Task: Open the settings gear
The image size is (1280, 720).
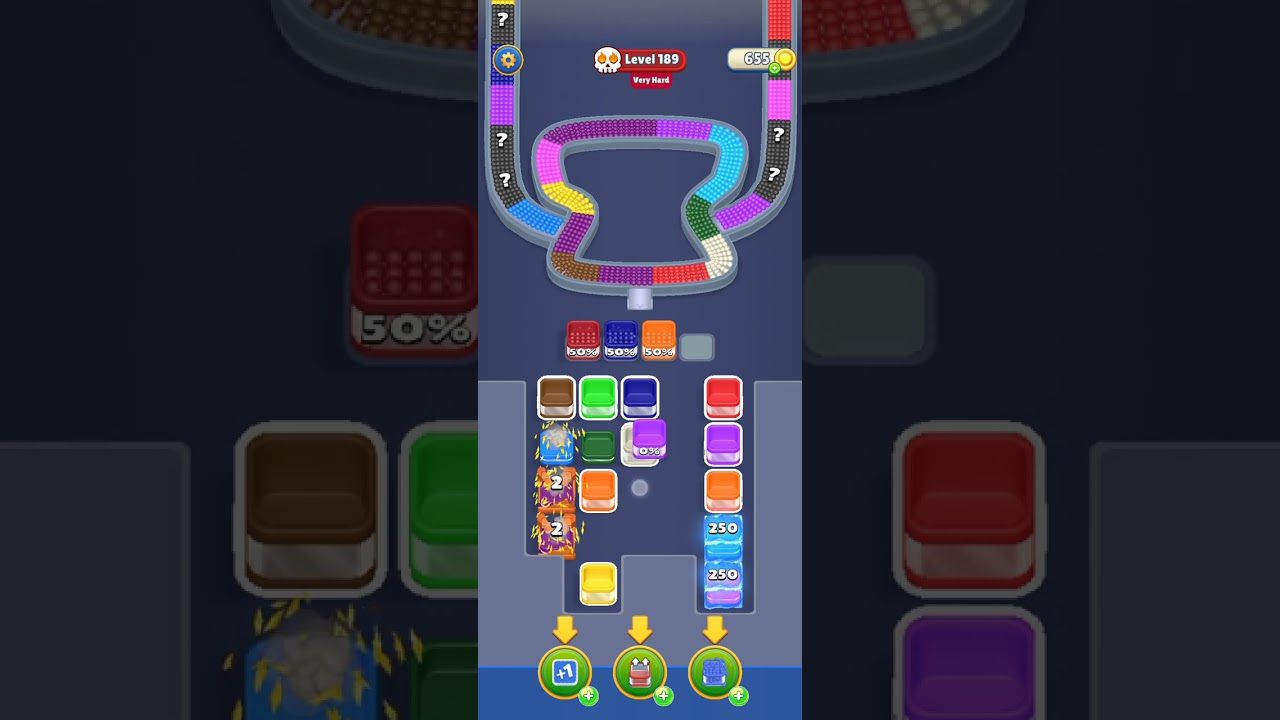Action: pos(507,61)
